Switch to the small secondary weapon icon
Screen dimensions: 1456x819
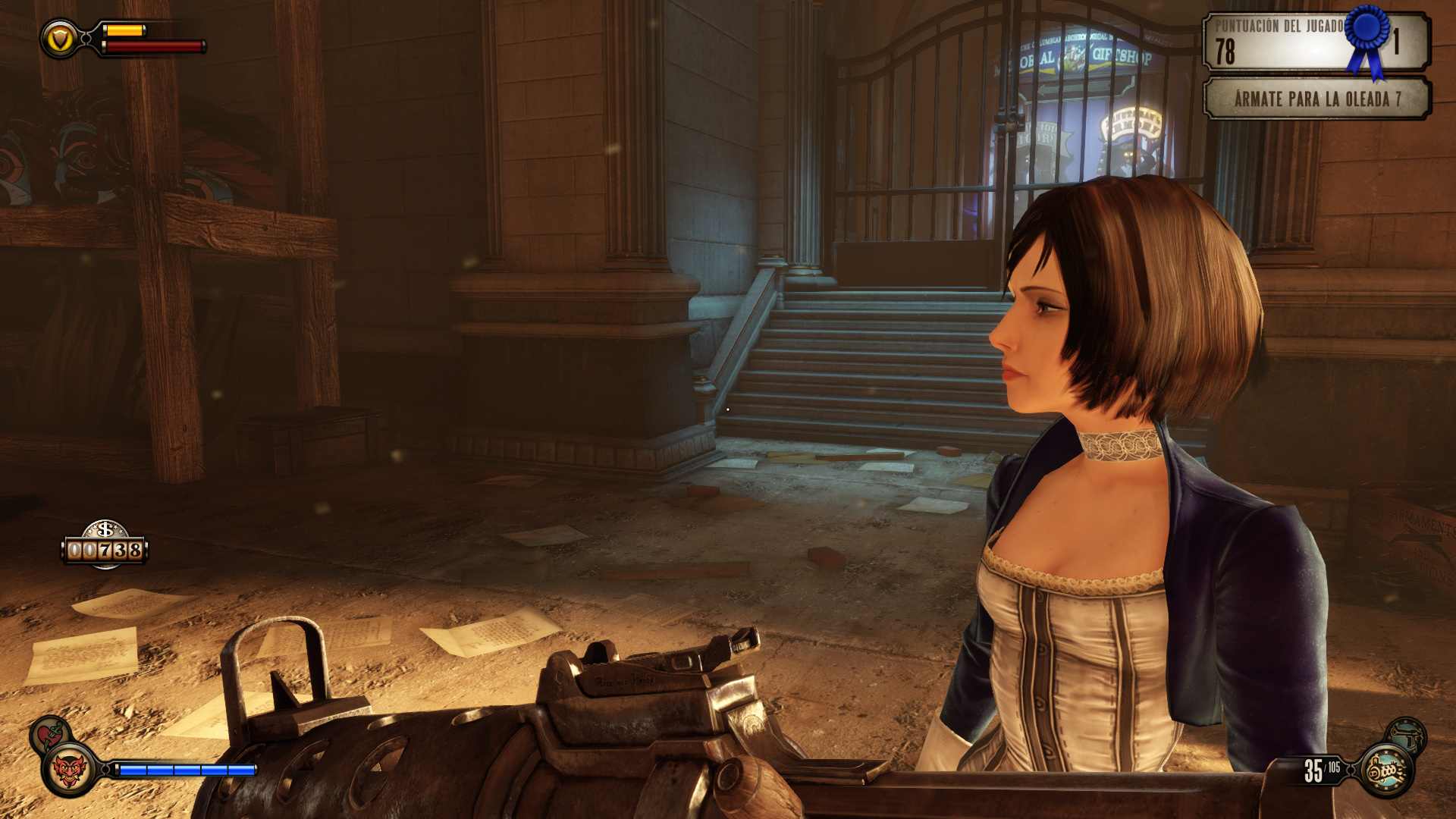click(x=1408, y=734)
